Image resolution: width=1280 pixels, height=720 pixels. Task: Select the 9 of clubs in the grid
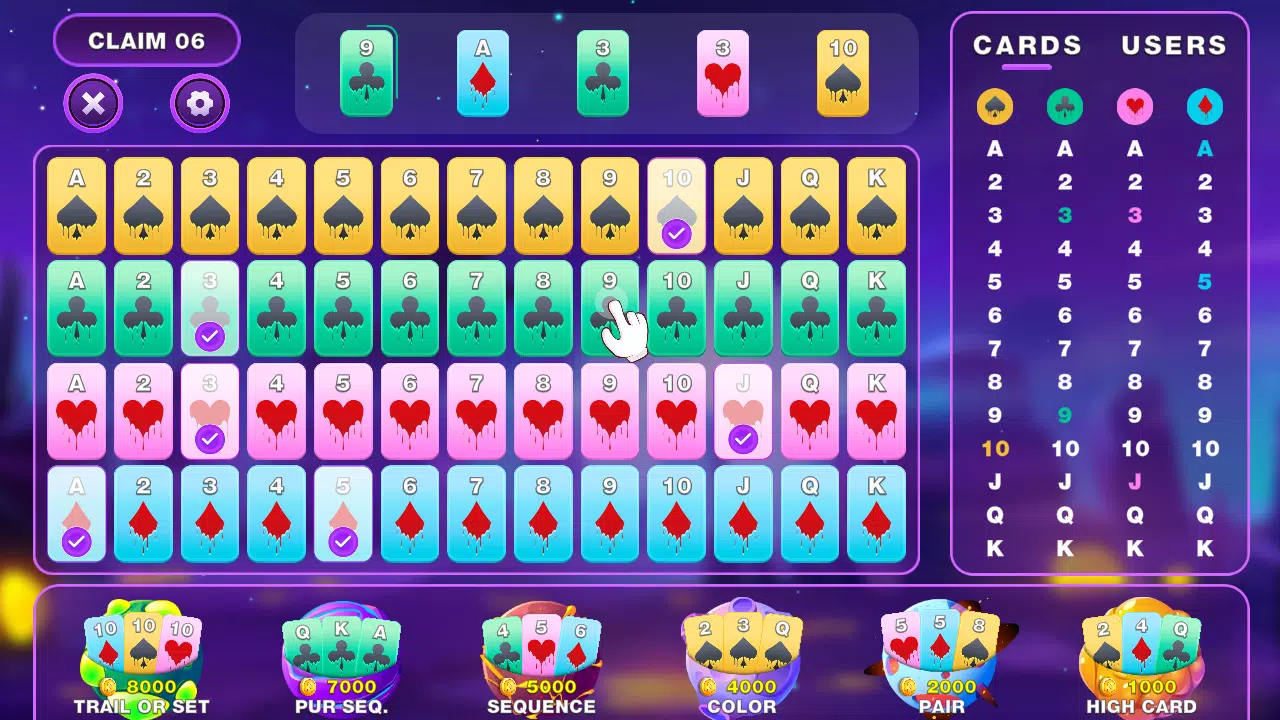tap(610, 310)
